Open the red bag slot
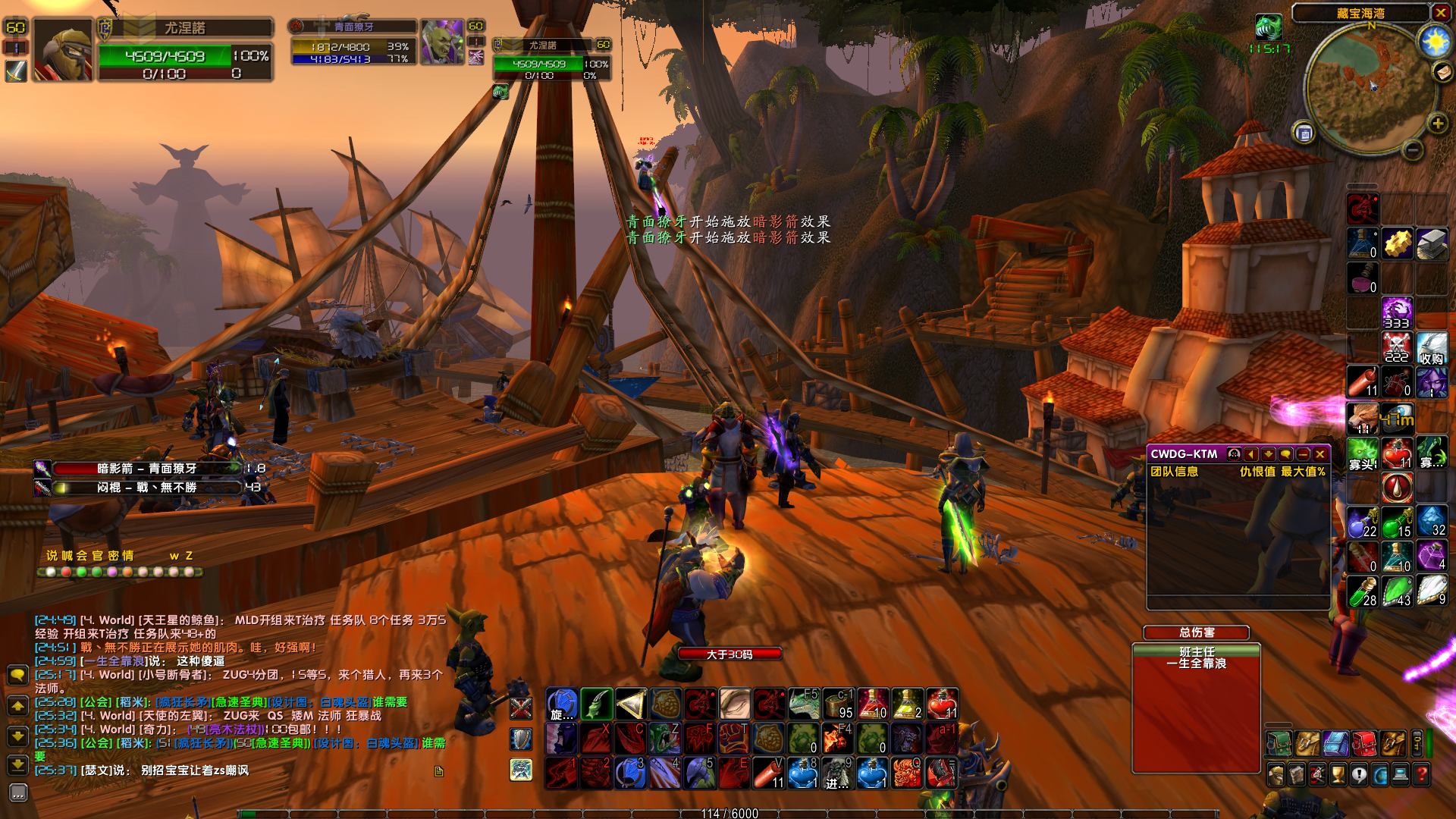The width and height of the screenshot is (1456, 819). [1364, 744]
